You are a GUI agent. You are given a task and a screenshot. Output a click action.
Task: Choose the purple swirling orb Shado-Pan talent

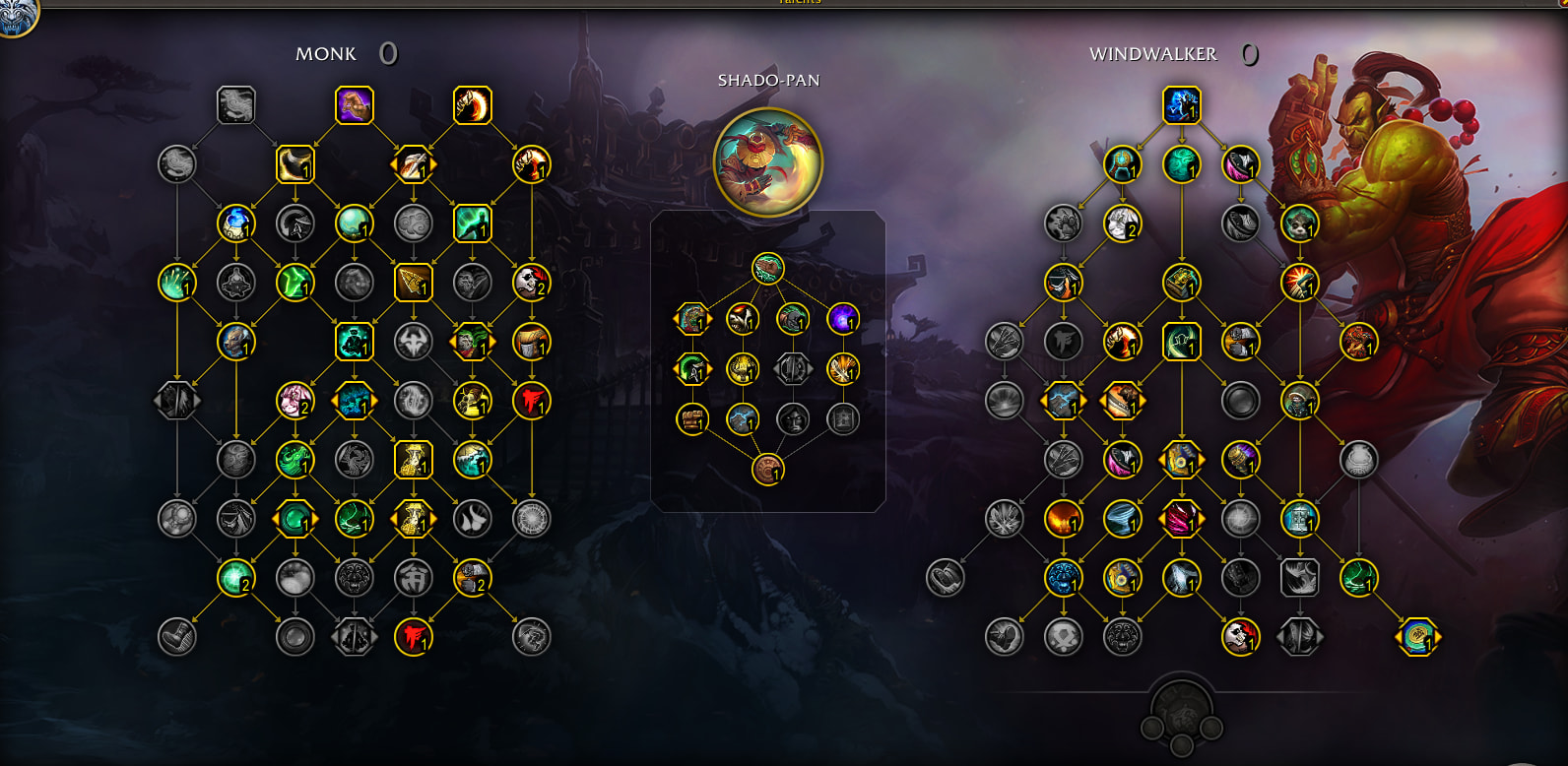(843, 318)
